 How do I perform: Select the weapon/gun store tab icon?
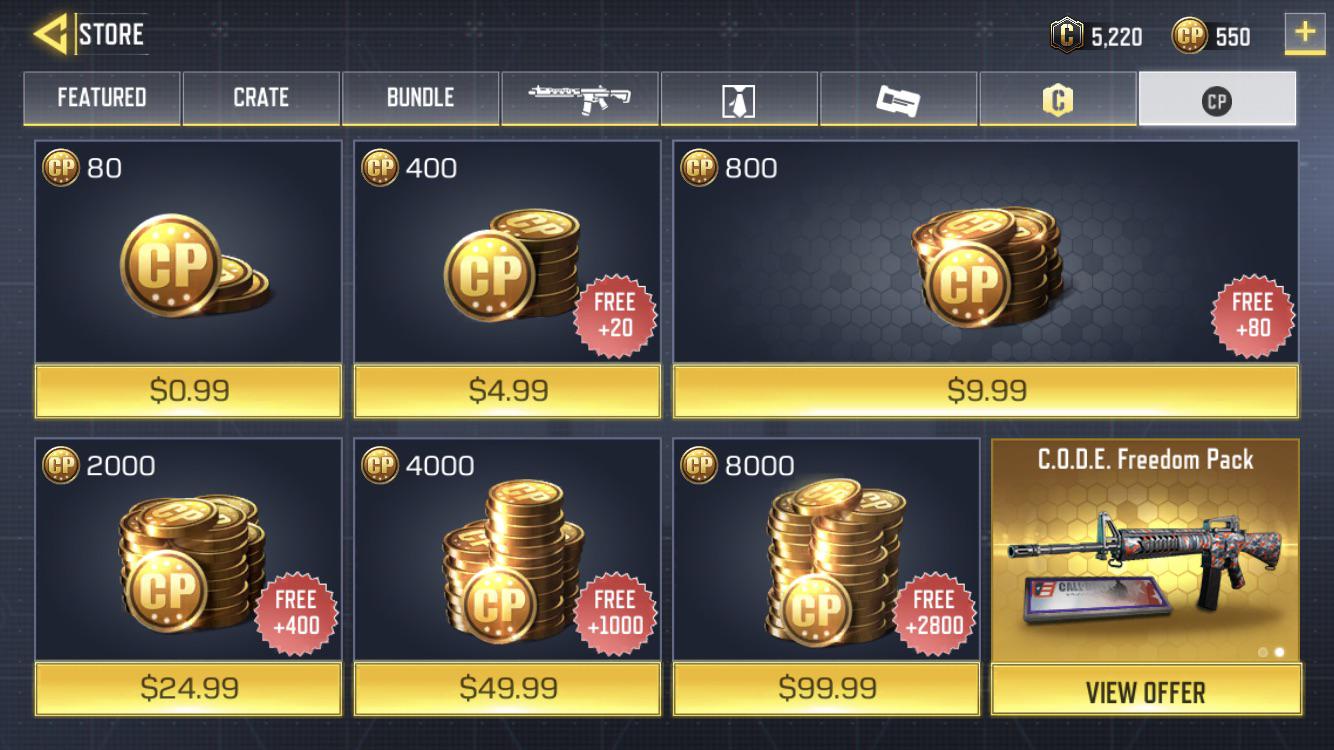[580, 98]
